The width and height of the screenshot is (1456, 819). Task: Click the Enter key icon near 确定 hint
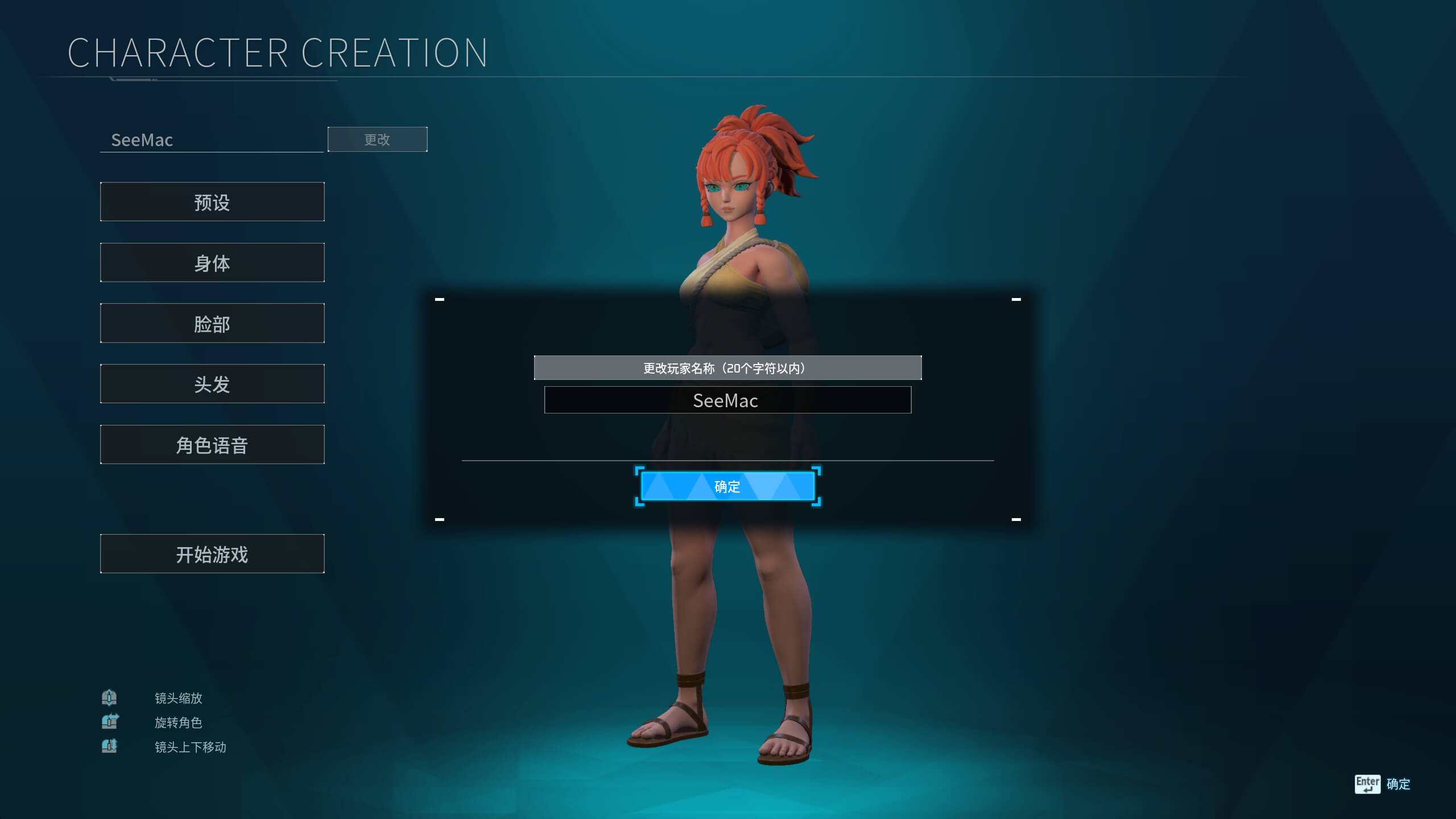pyautogui.click(x=1367, y=783)
